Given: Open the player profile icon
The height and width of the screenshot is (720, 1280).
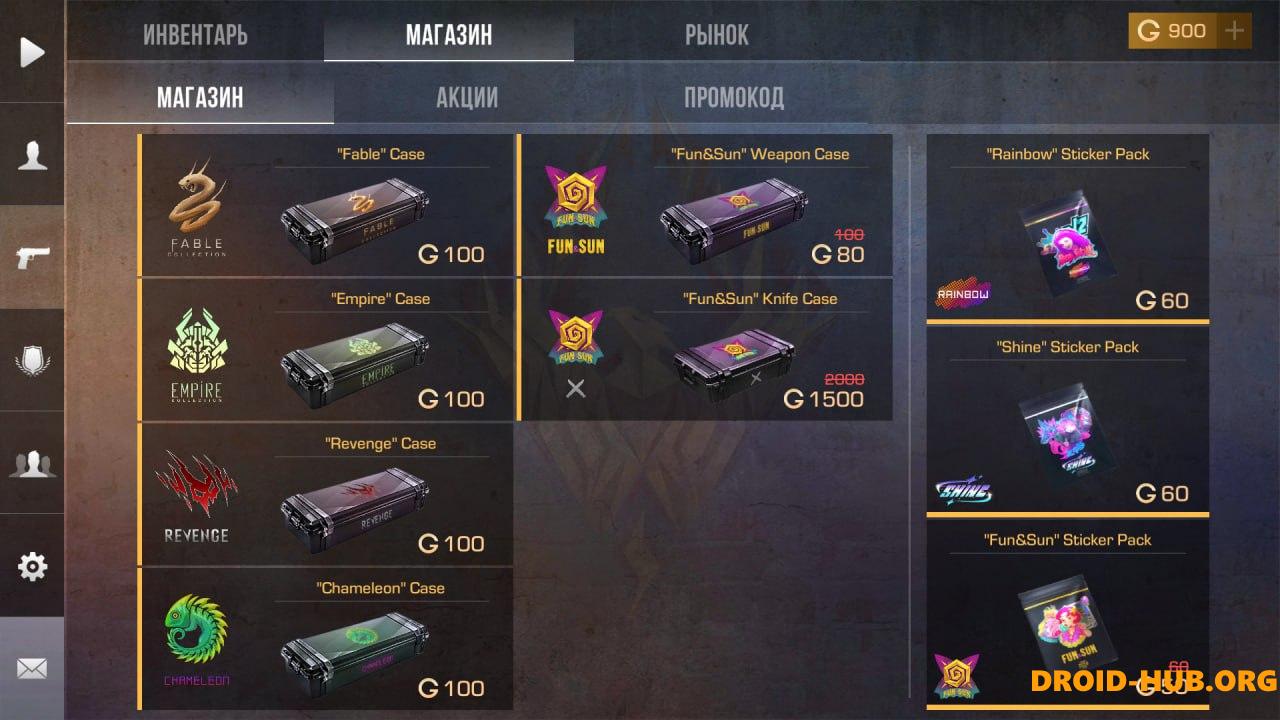Looking at the screenshot, I should (32, 155).
